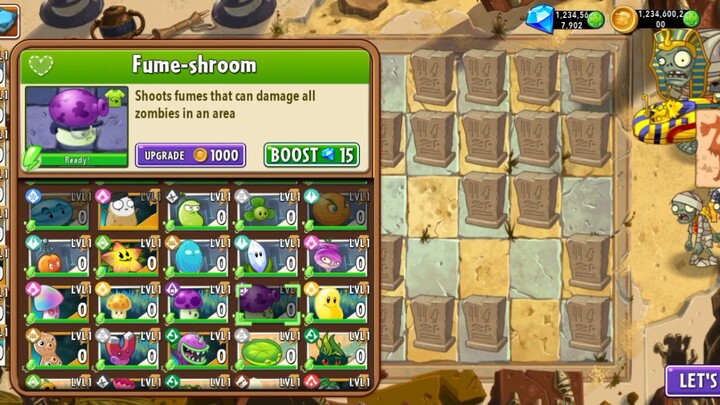The height and width of the screenshot is (405, 720).
Task: Boost Fume-shroom for 15 gems
Action: (312, 155)
